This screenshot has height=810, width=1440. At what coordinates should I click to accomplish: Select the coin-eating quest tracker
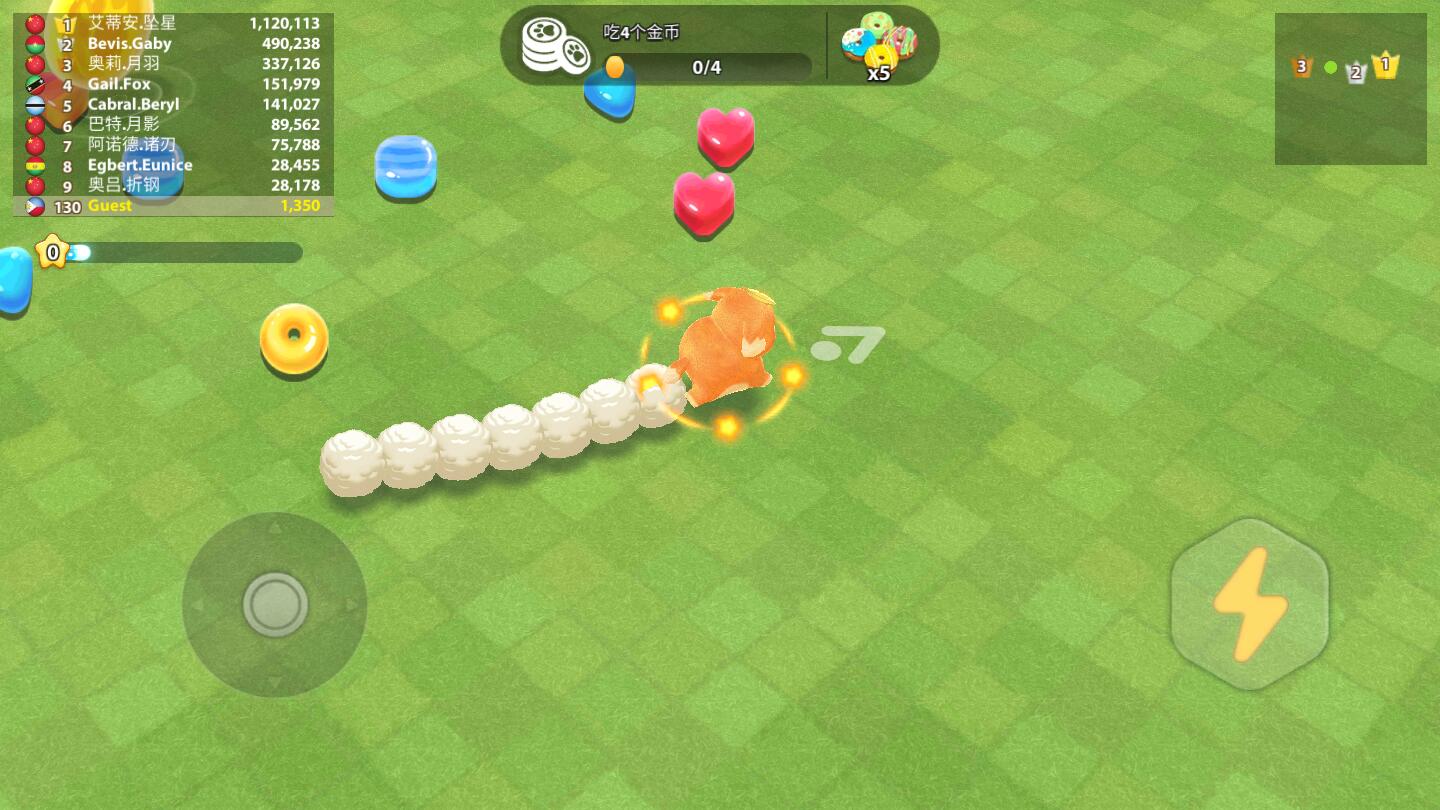coord(665,48)
